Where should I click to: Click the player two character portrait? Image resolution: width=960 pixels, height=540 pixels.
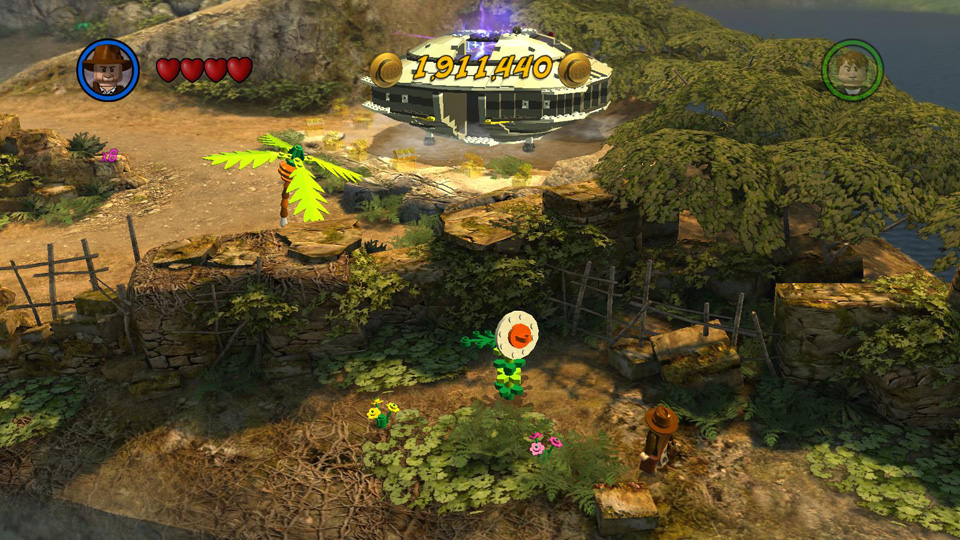coord(852,69)
